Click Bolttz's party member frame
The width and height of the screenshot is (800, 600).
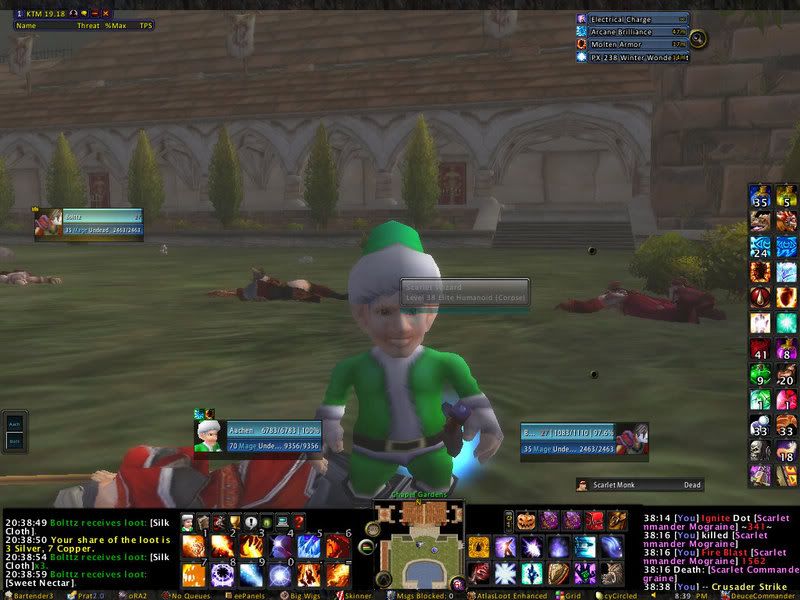tap(90, 223)
